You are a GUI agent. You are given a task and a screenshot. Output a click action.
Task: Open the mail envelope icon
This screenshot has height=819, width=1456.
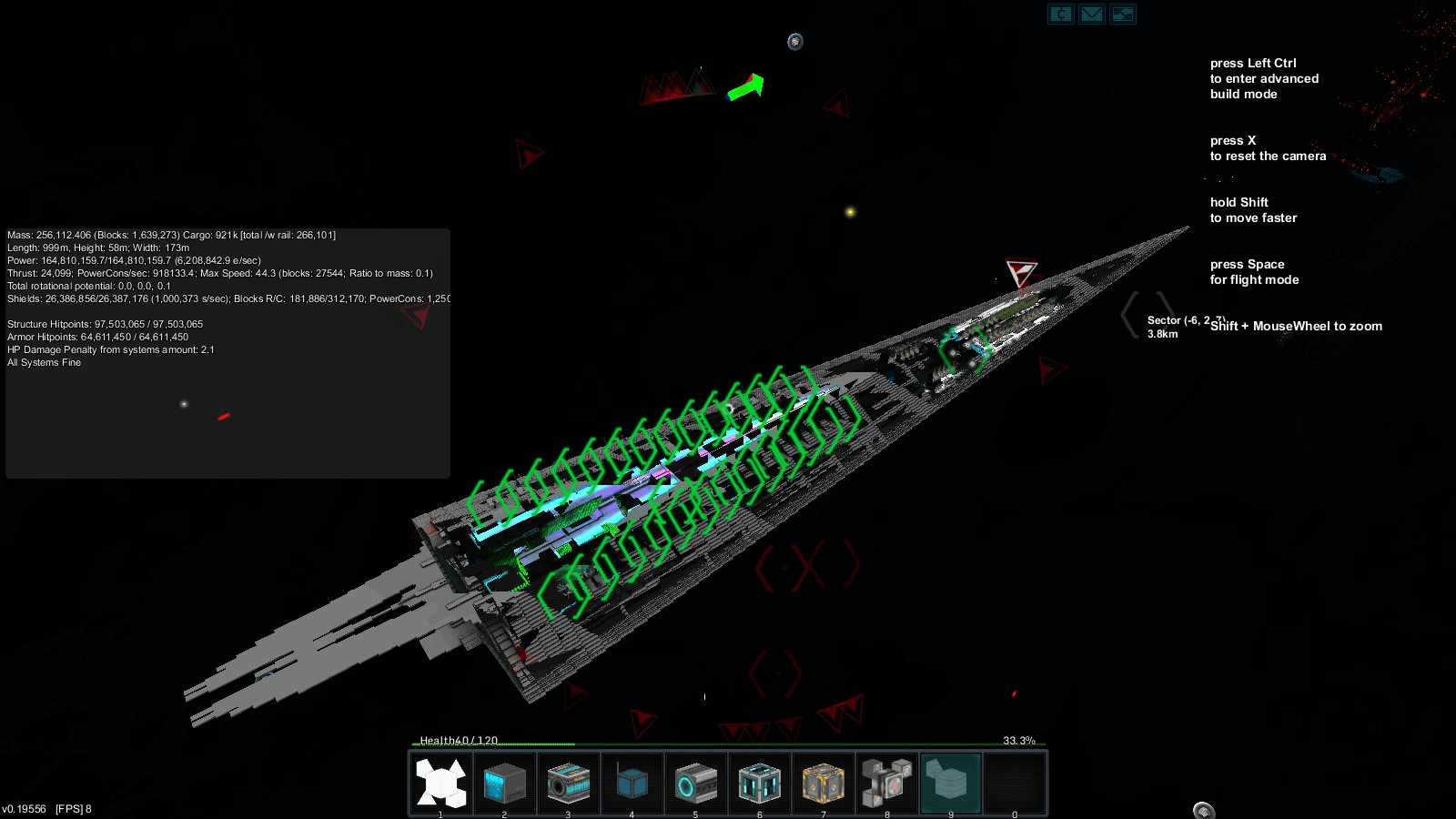pos(1092,14)
